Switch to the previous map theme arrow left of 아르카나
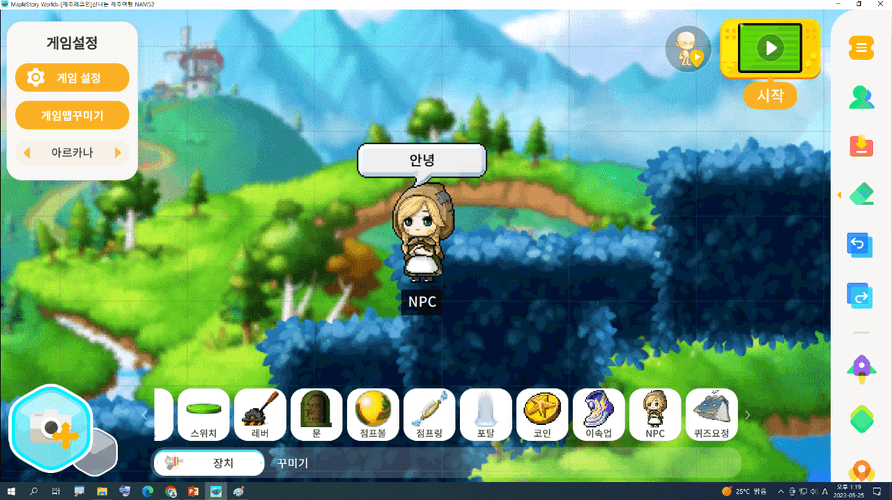This screenshot has height=500, width=892. point(25,153)
